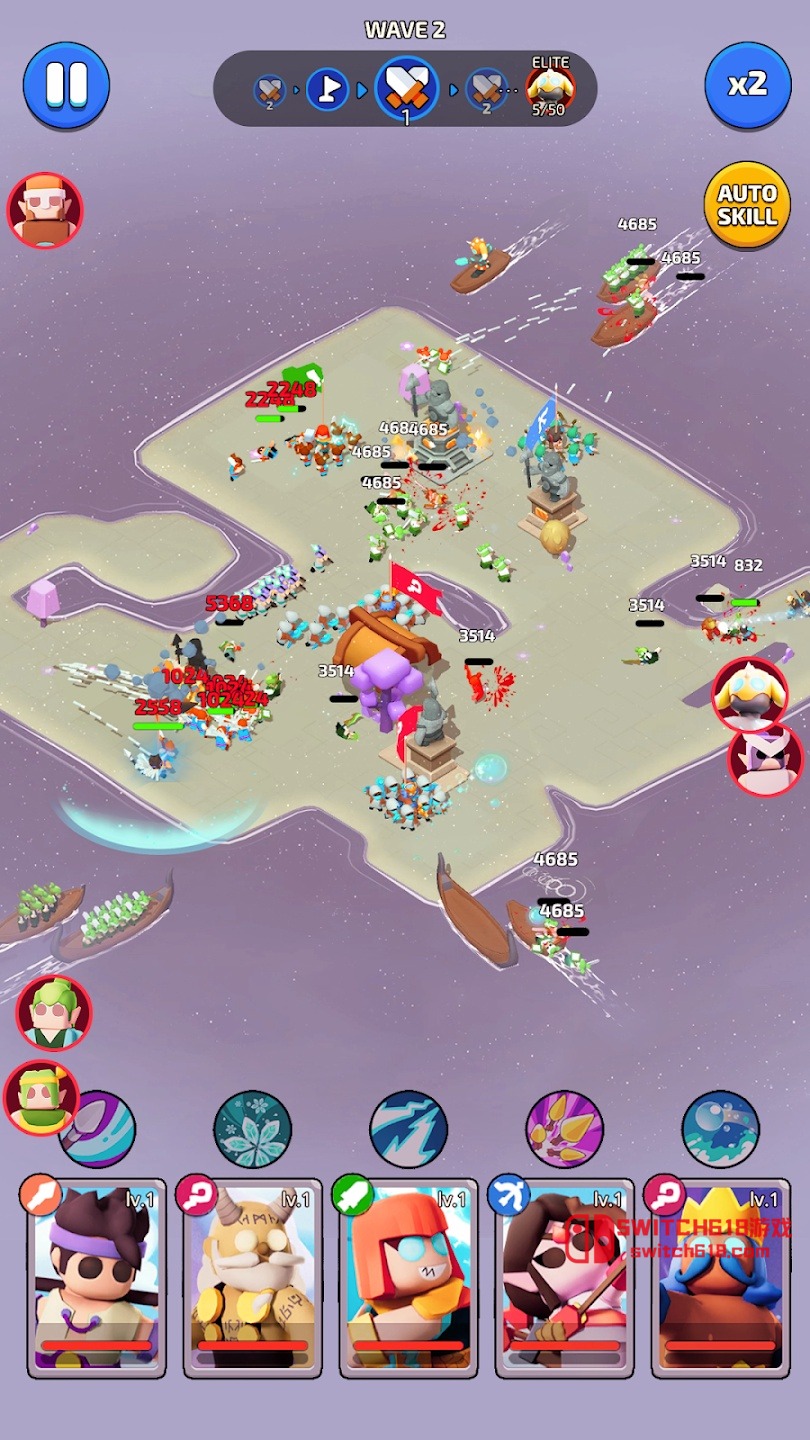Choose the horned golden bearded hero card
This screenshot has width=810, height=1440.
(252, 1276)
